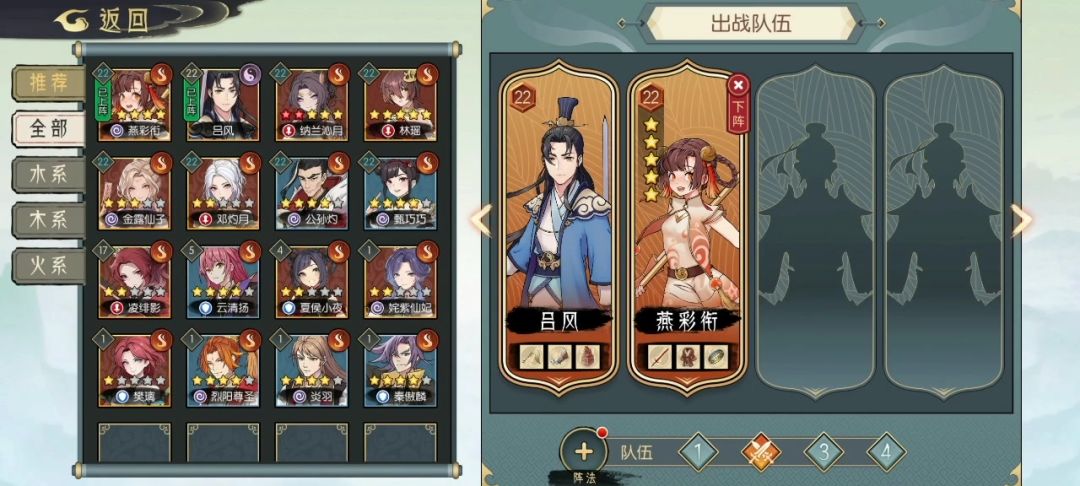Open the 阵法 formation plus button
This screenshot has height=486, width=1080.
(x=583, y=452)
